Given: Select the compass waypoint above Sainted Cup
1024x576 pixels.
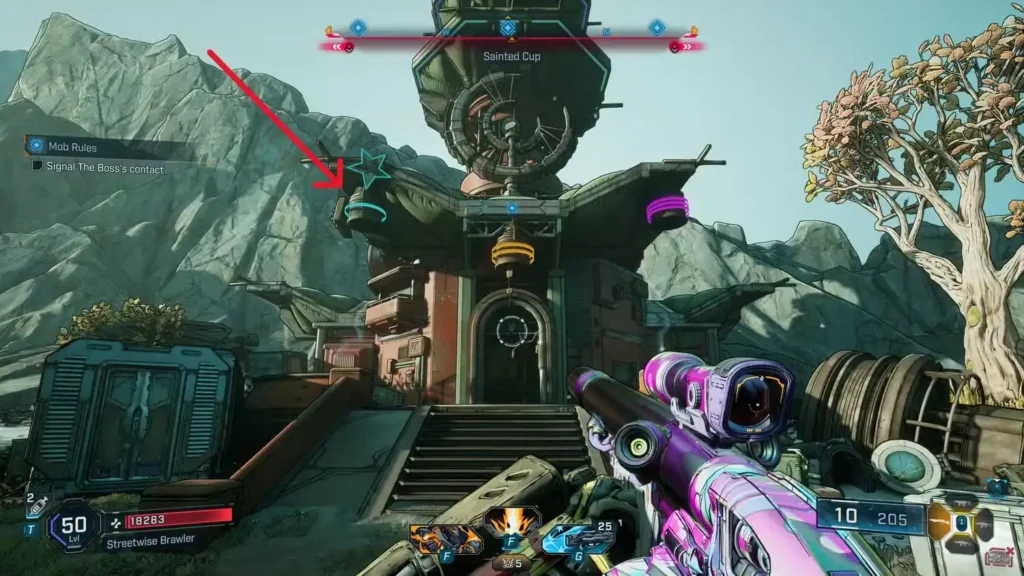Looking at the screenshot, I should (508, 28).
